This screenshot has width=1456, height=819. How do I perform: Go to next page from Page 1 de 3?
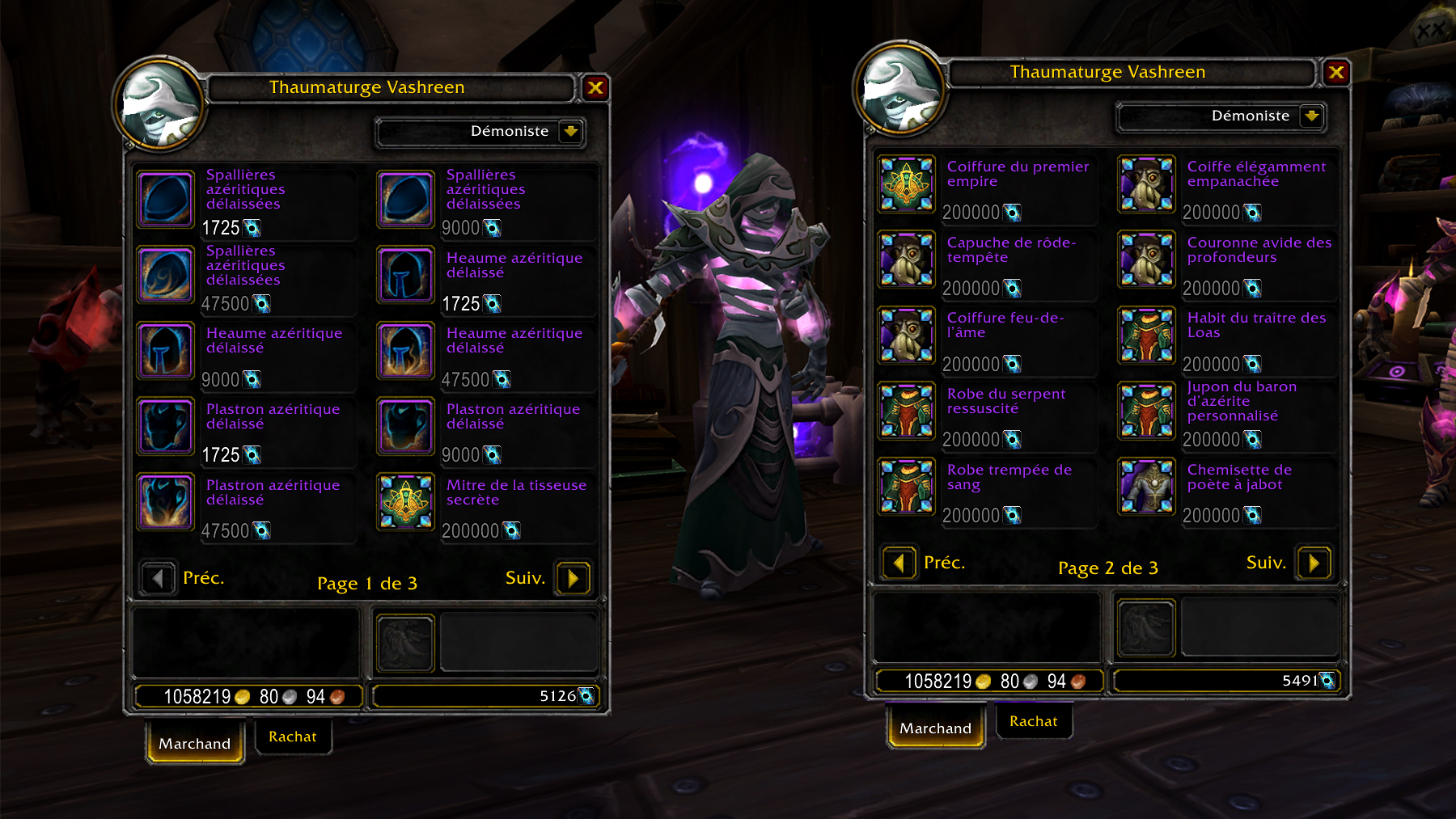coord(573,578)
